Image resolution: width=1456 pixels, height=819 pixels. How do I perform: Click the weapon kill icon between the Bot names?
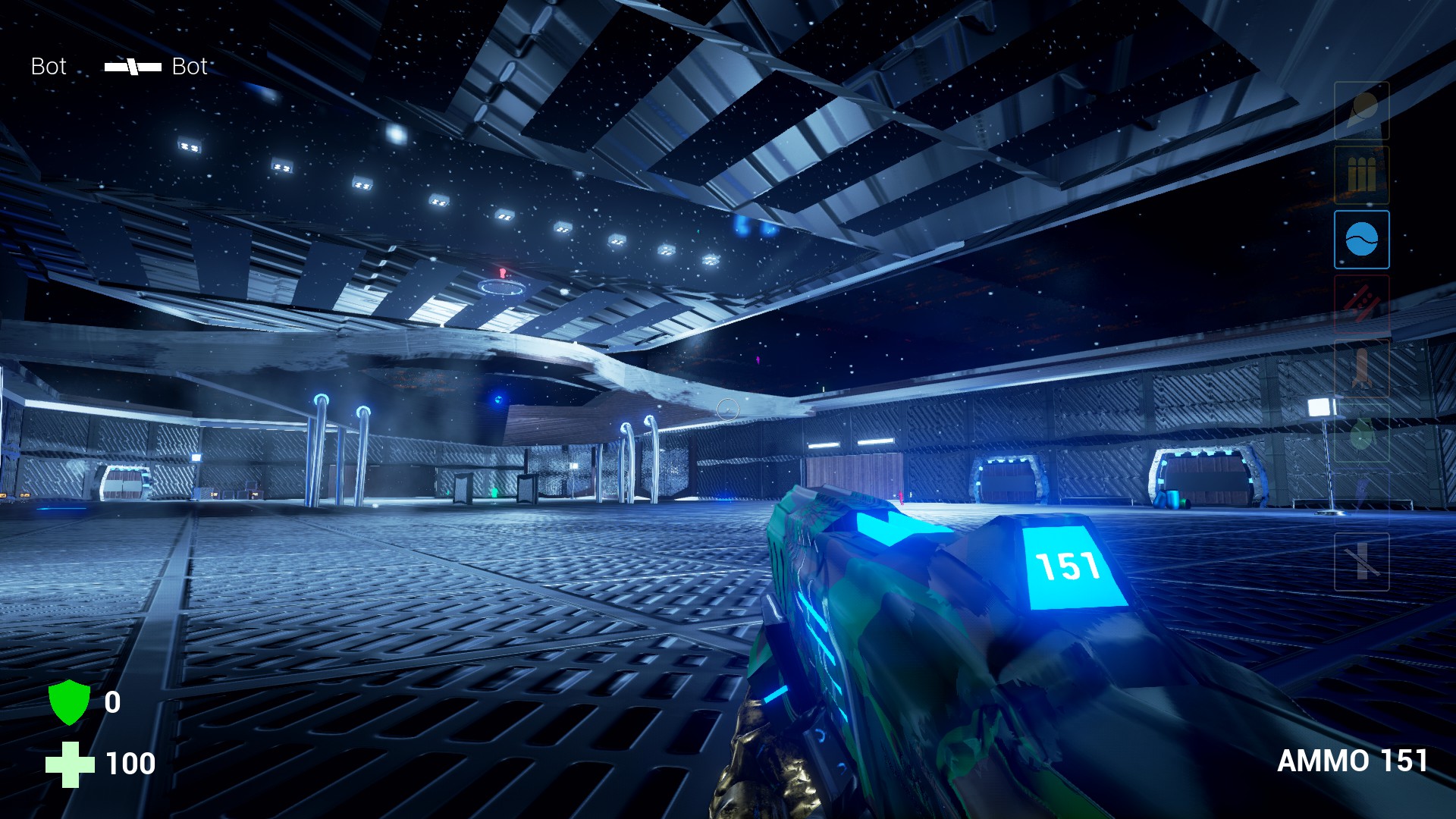pos(130,67)
